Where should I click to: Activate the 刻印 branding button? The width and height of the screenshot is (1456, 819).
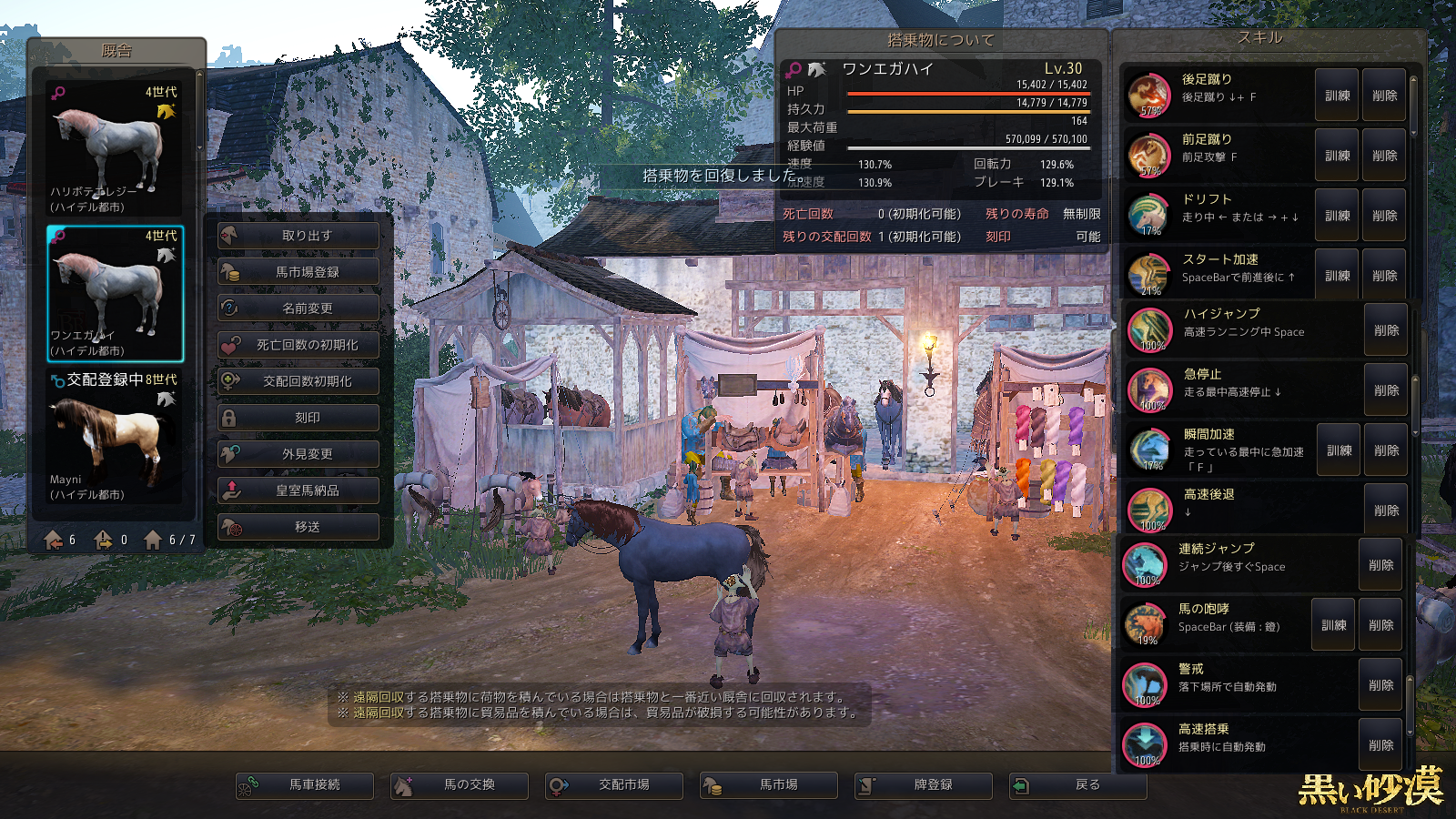click(298, 418)
